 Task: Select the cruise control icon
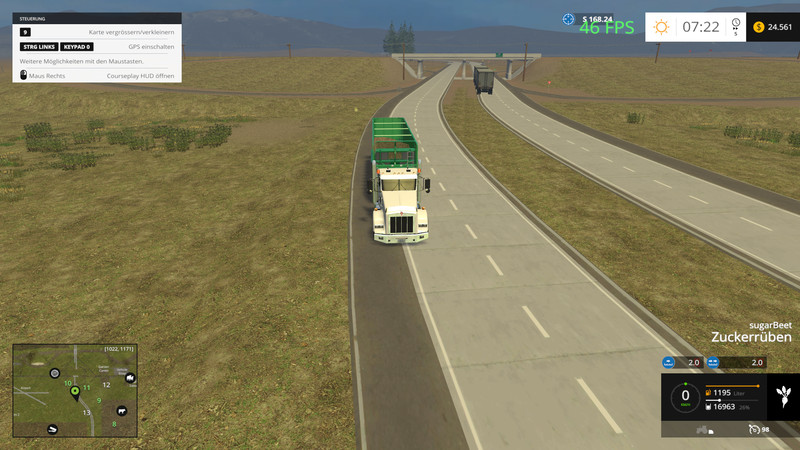(x=753, y=430)
